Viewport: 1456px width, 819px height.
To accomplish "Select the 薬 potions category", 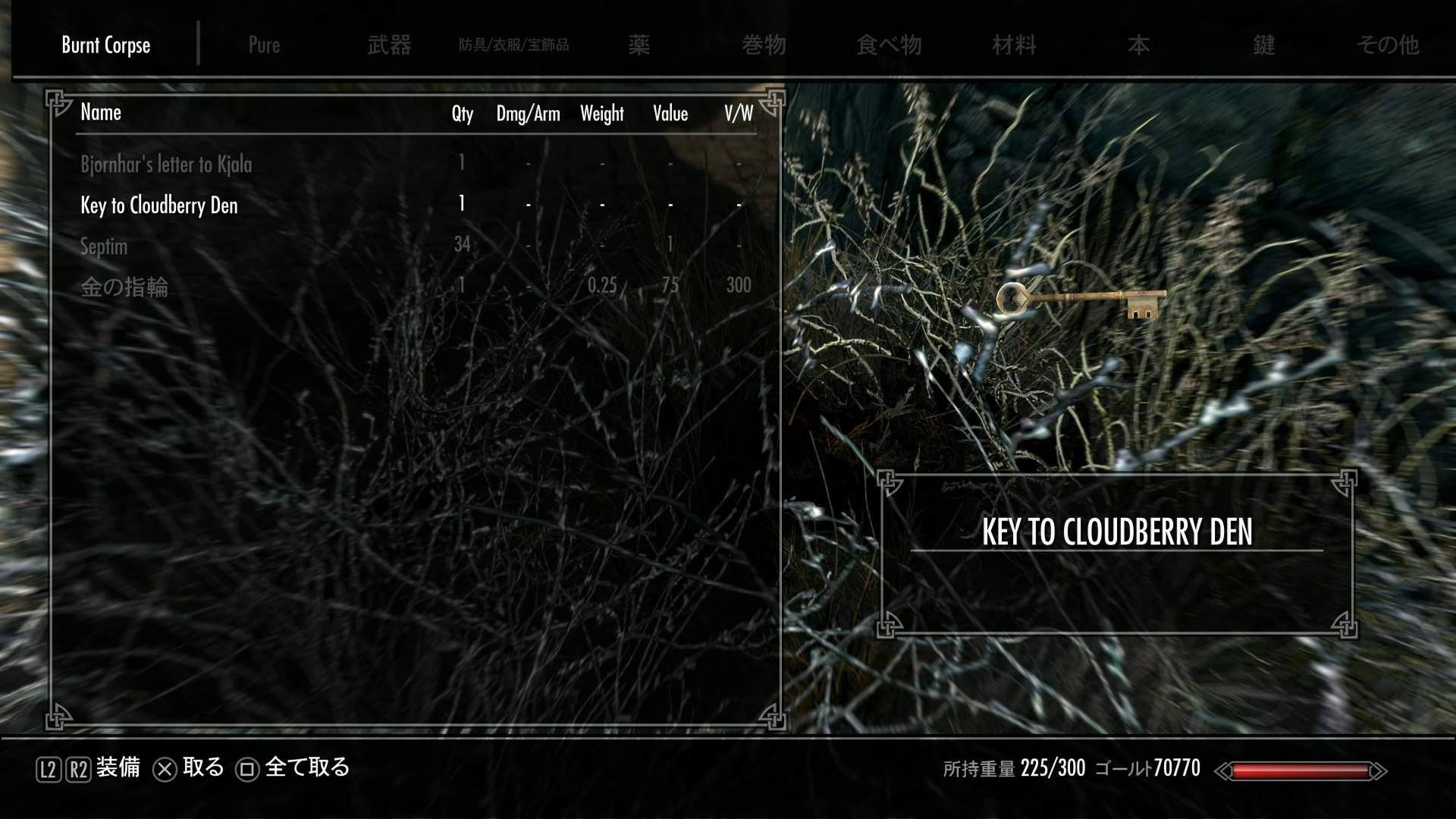I will pyautogui.click(x=639, y=45).
